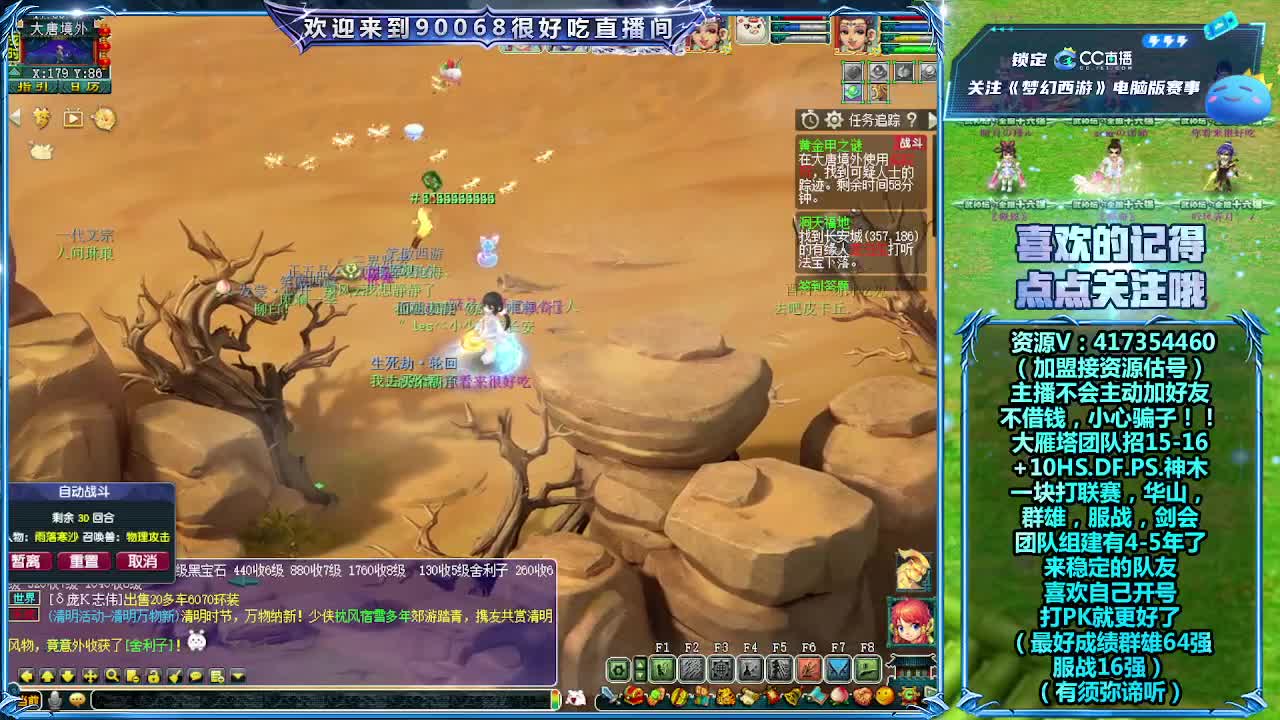Toggle the smiley emoji picker near chat input
Viewport: 1280px width, 720px height.
point(77,699)
